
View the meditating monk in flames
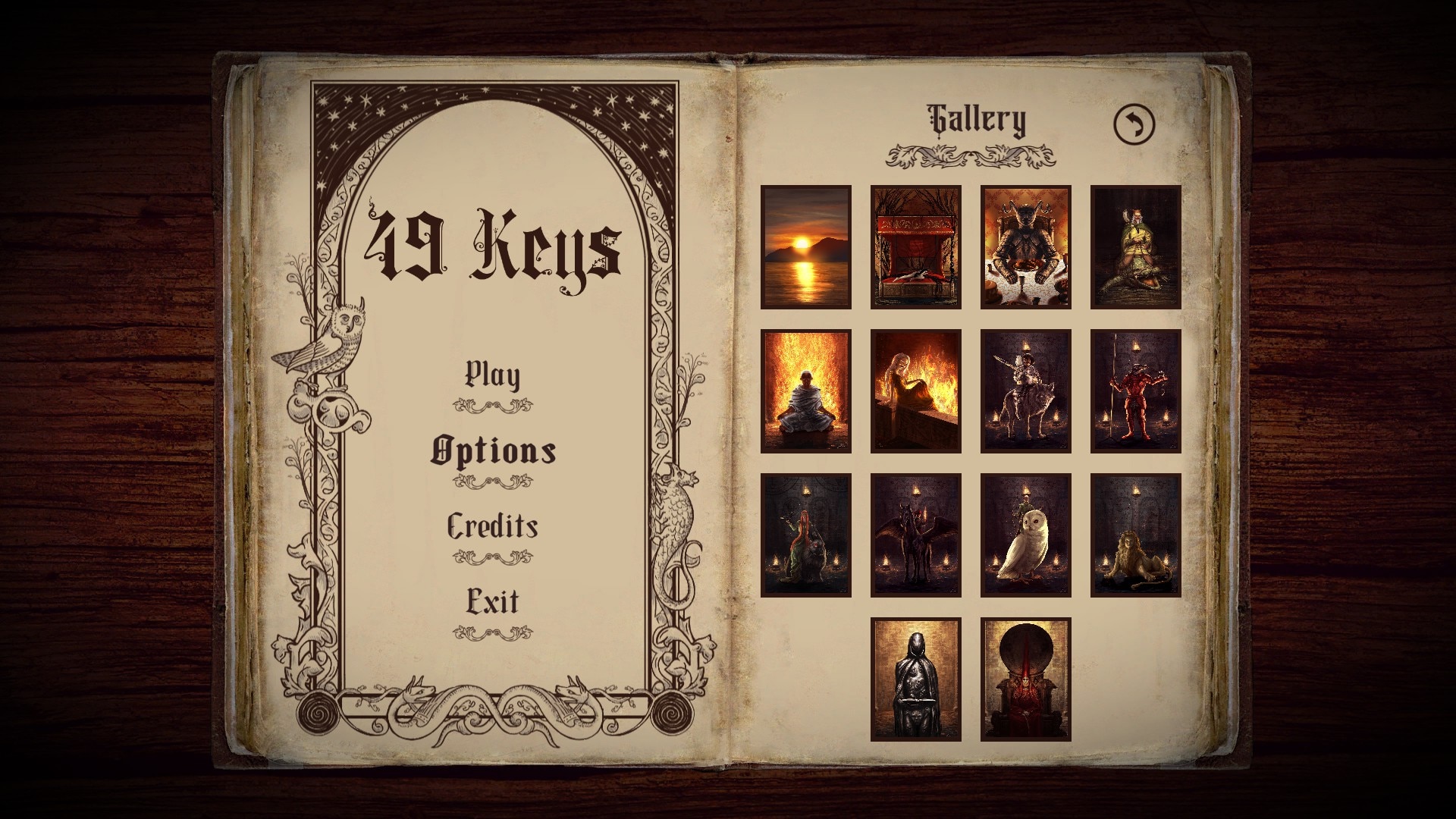point(806,391)
